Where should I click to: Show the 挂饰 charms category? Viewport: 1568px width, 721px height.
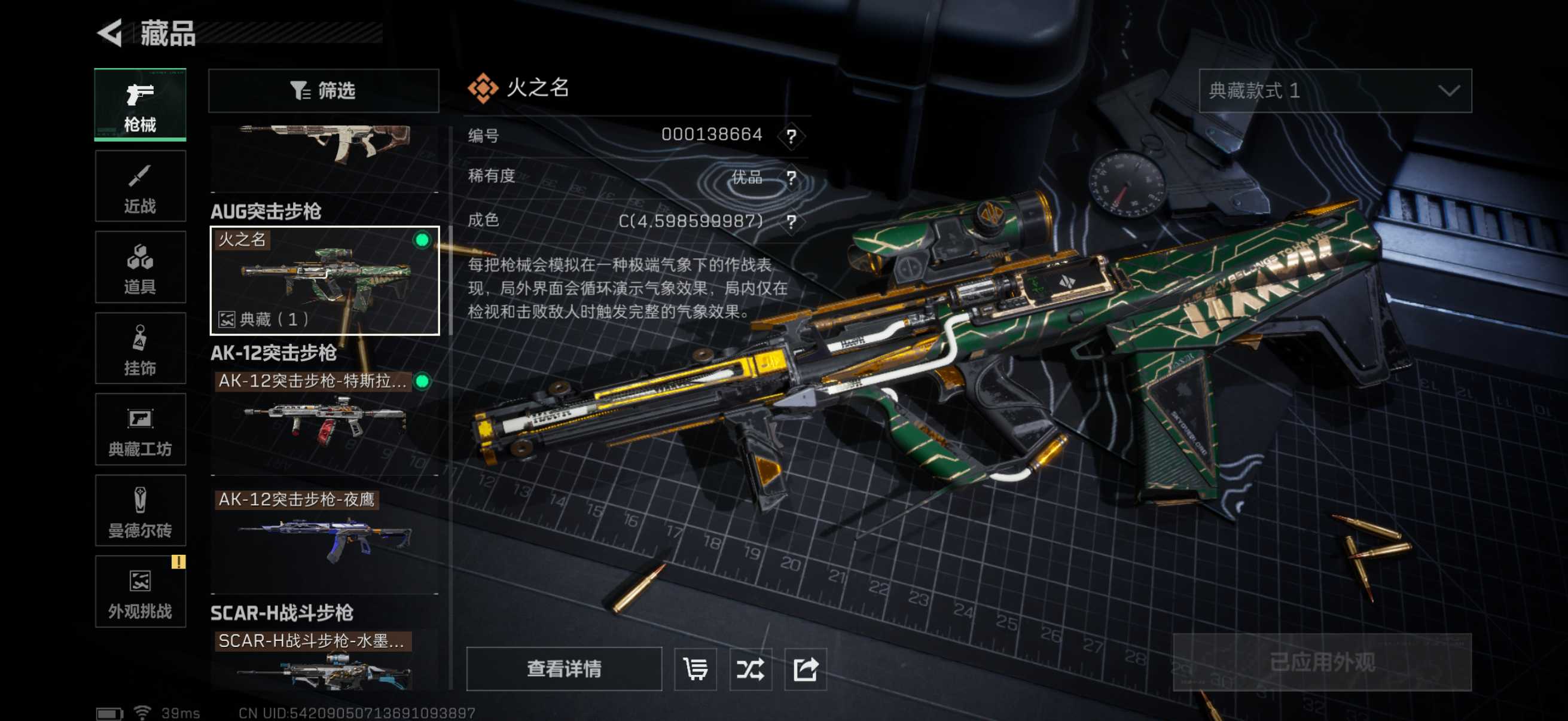click(140, 348)
